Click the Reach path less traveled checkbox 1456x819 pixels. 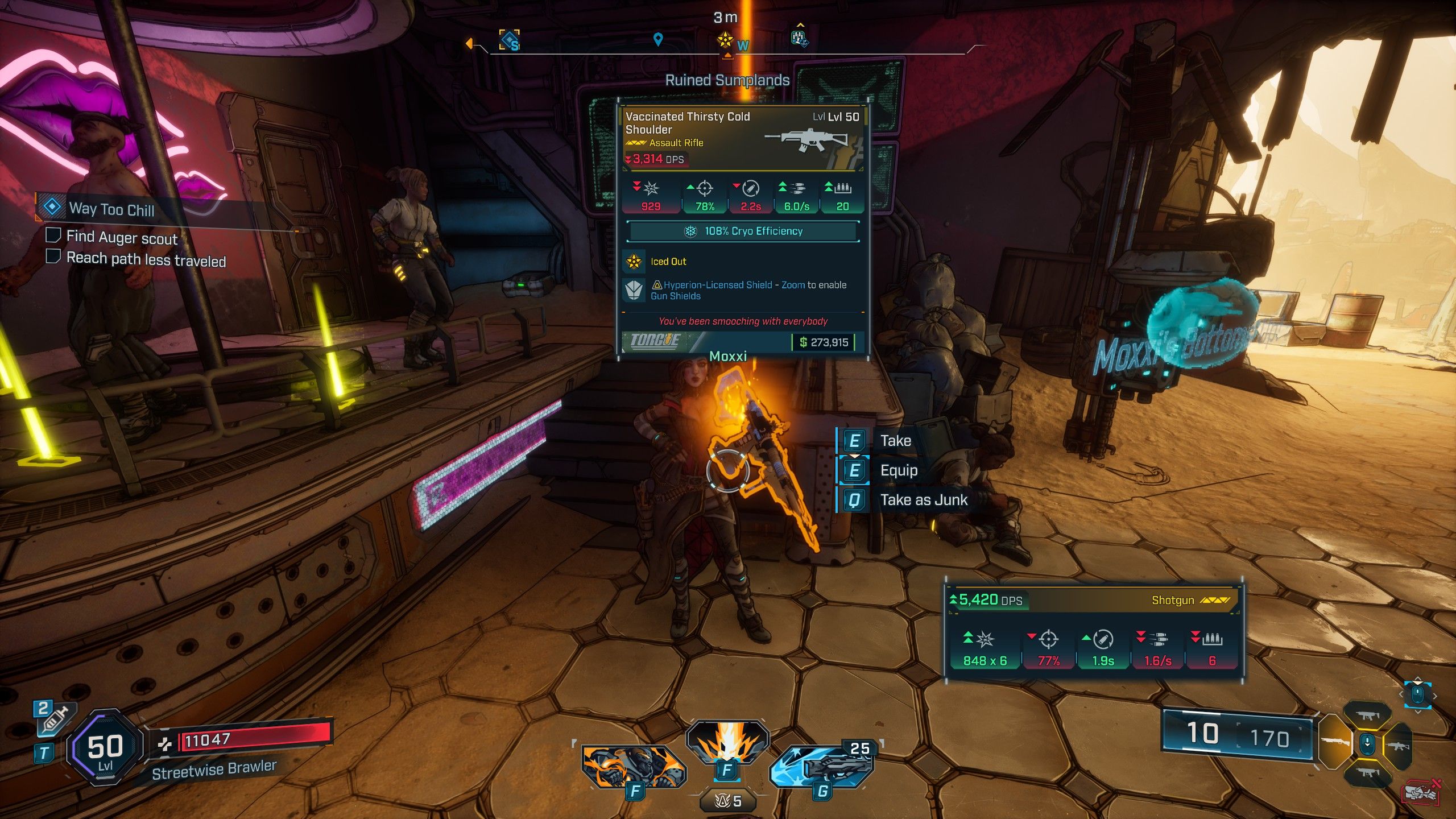tap(53, 257)
